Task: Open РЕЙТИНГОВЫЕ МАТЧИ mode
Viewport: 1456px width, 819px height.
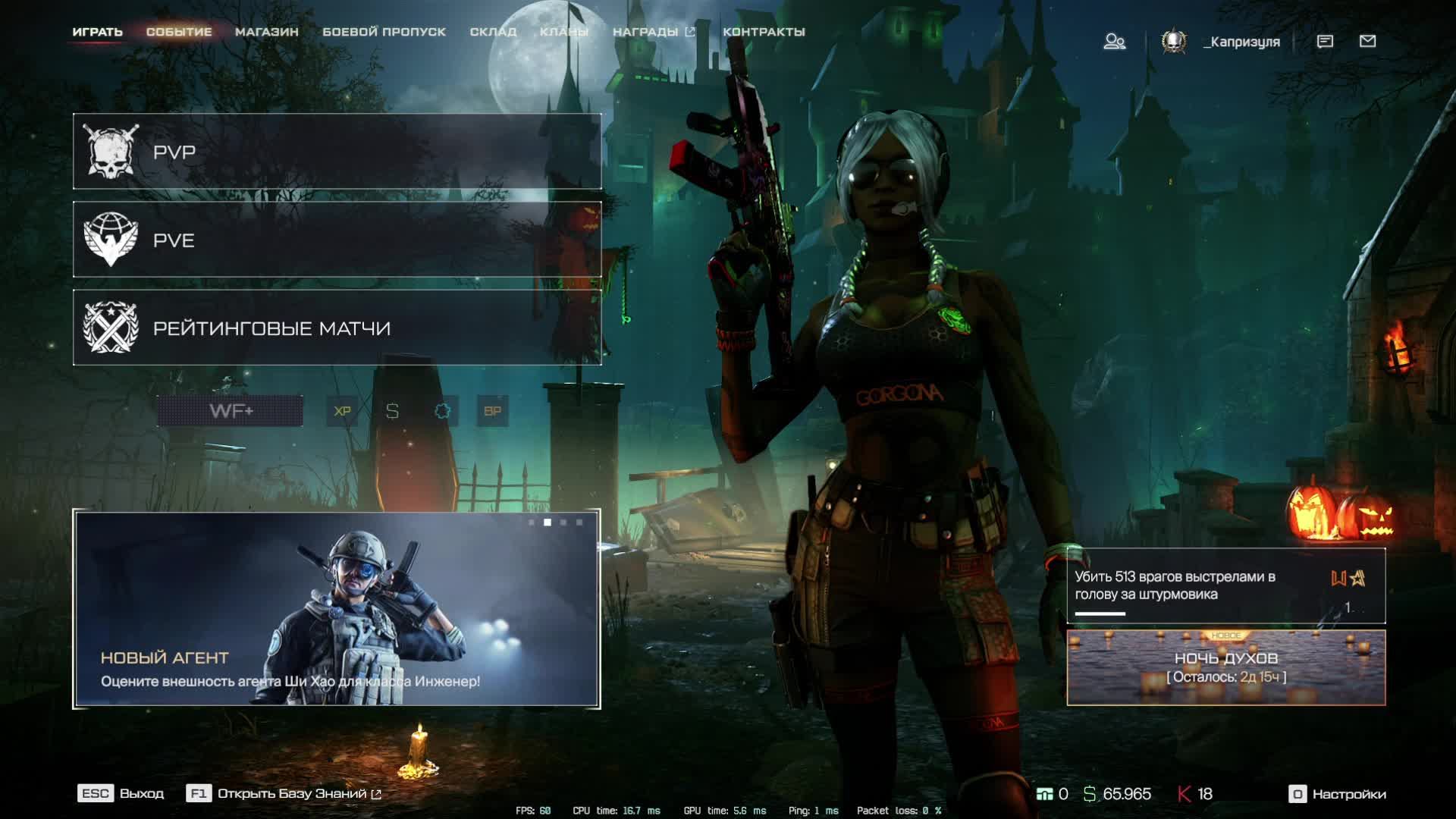Action: pos(337,328)
